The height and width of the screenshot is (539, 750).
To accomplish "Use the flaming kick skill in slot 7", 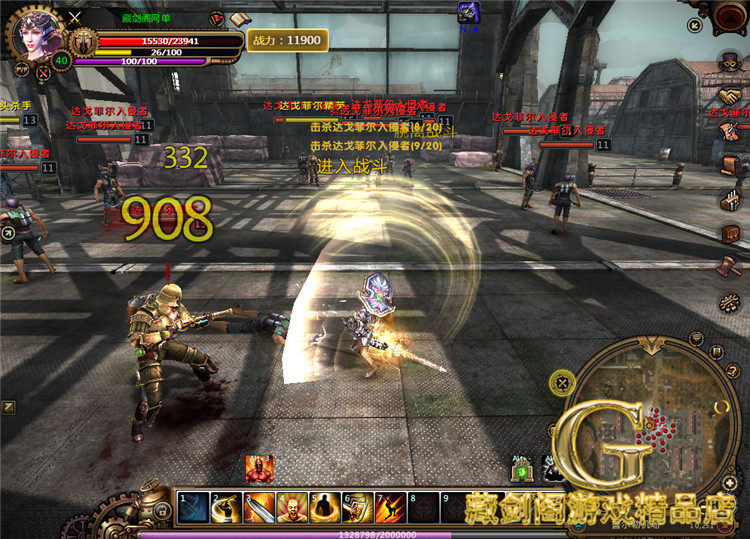I will coord(389,508).
